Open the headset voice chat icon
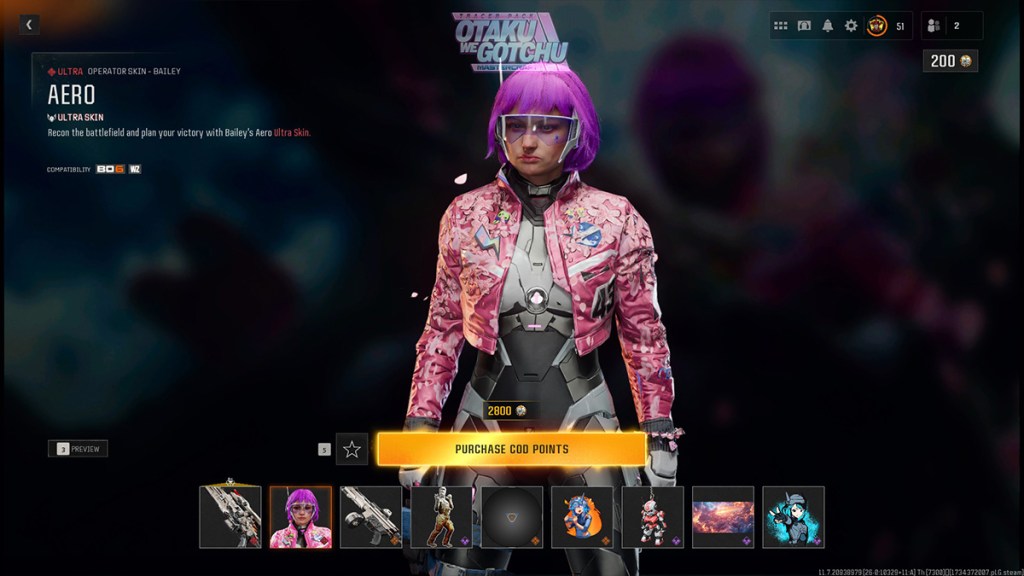The image size is (1024, 576). click(804, 26)
